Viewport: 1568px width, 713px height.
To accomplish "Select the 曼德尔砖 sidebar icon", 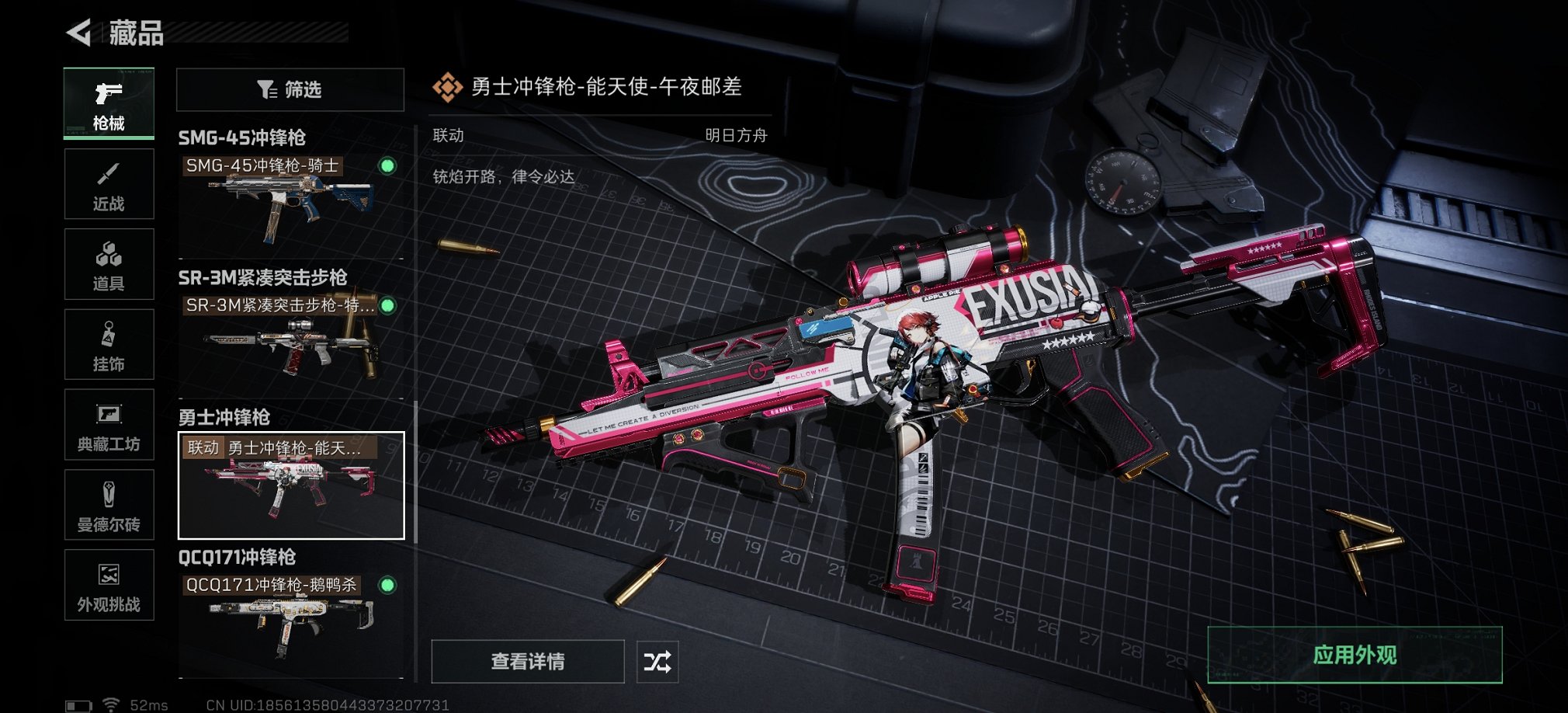I will point(109,505).
